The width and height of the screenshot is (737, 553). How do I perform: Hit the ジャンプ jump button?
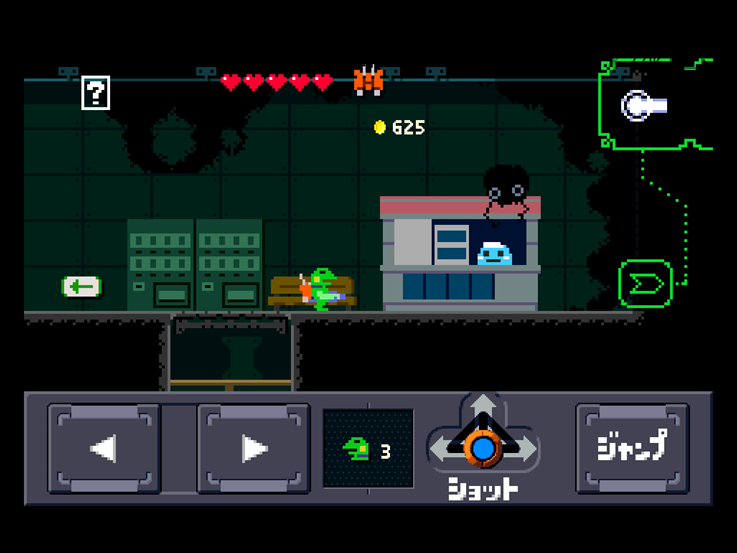click(632, 448)
